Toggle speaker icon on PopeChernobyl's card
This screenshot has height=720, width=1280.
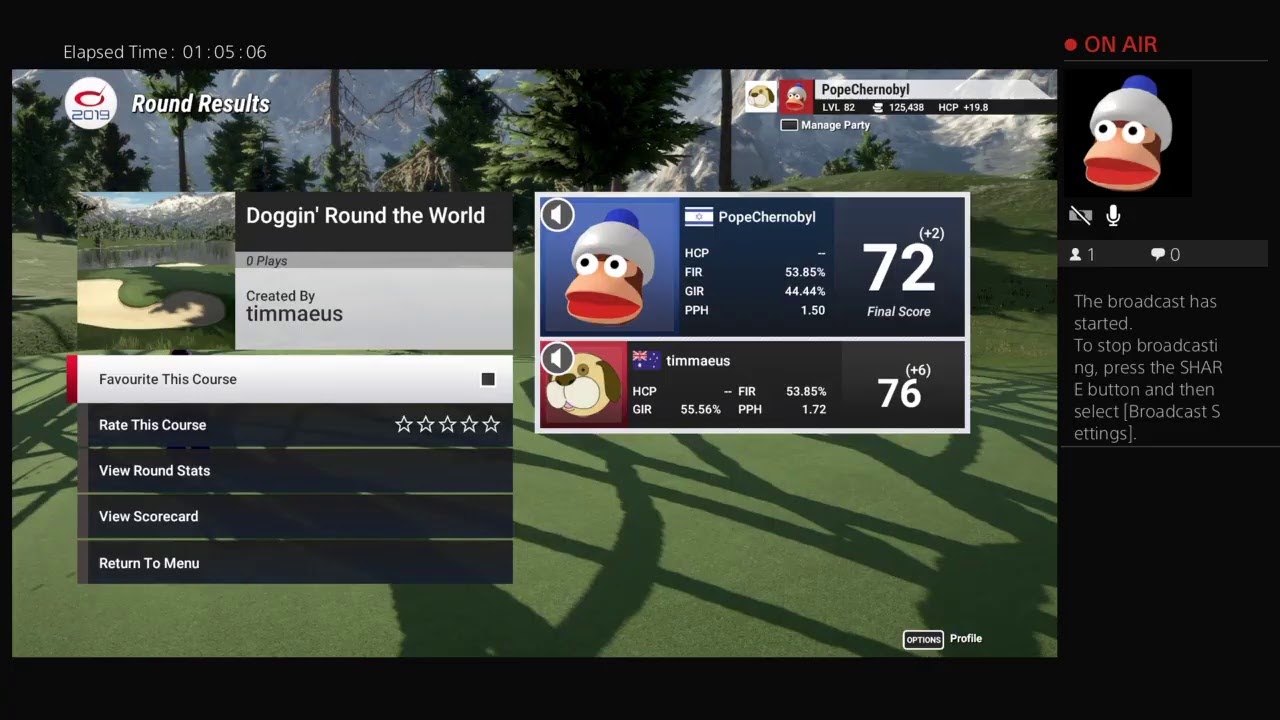click(558, 214)
